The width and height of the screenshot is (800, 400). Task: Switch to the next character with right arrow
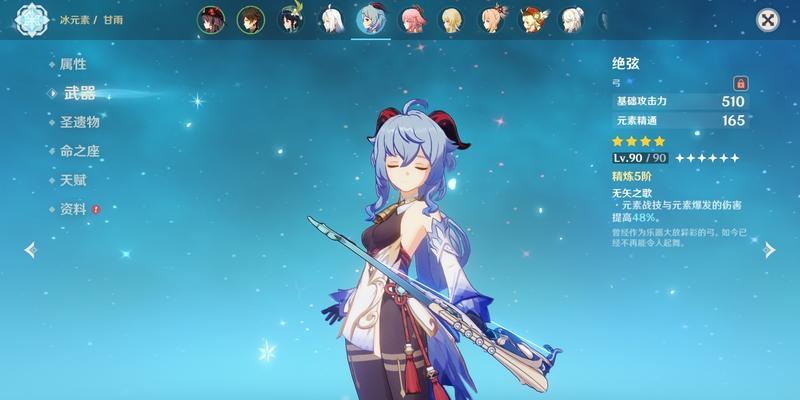pyautogui.click(x=769, y=249)
